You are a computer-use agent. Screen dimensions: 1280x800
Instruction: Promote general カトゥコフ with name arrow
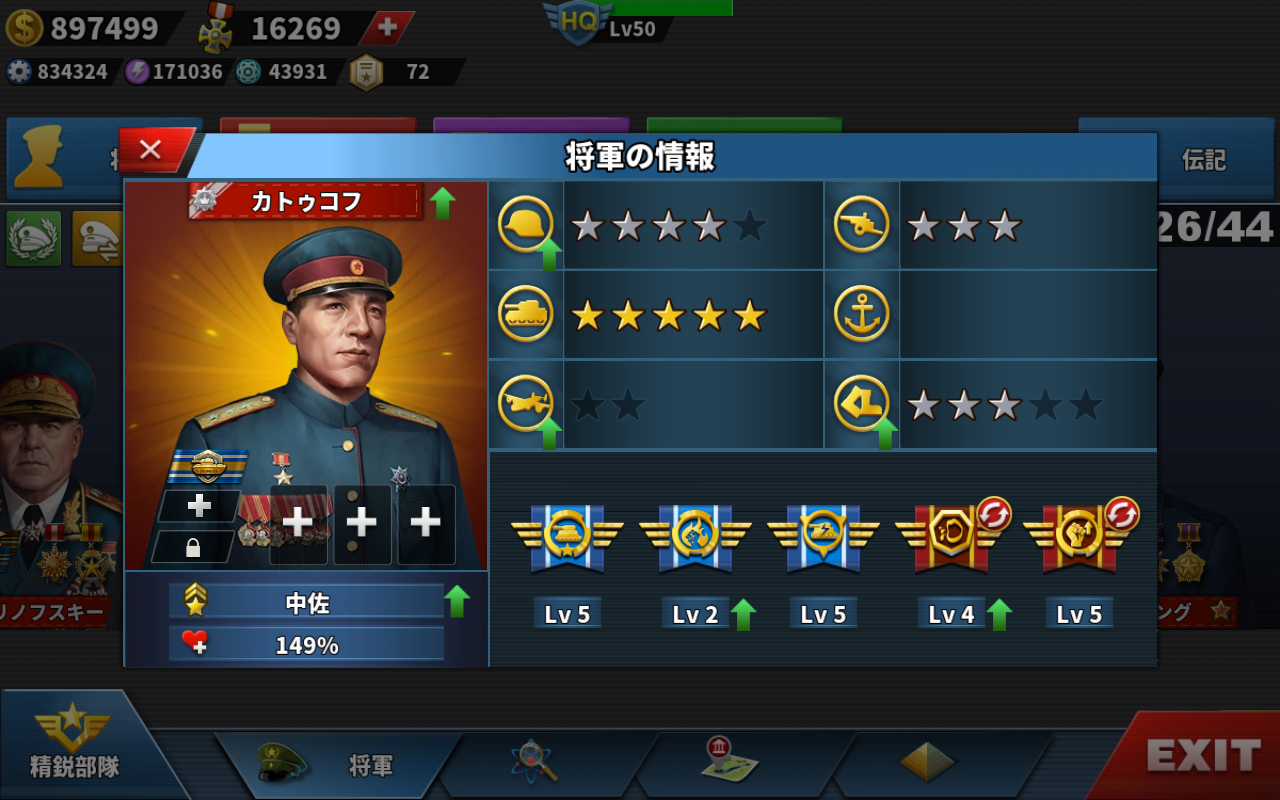pyautogui.click(x=442, y=203)
